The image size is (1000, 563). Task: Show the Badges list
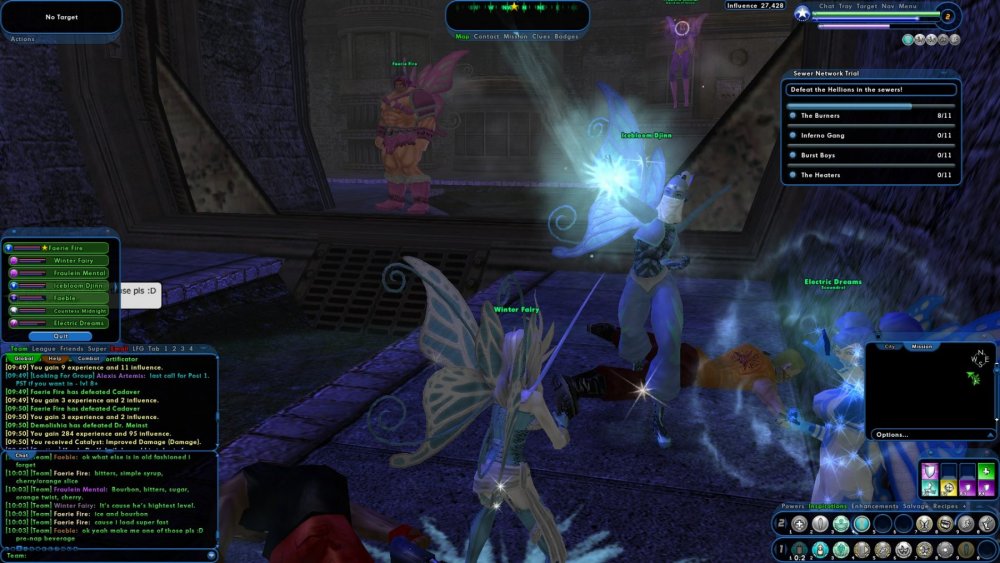click(567, 36)
